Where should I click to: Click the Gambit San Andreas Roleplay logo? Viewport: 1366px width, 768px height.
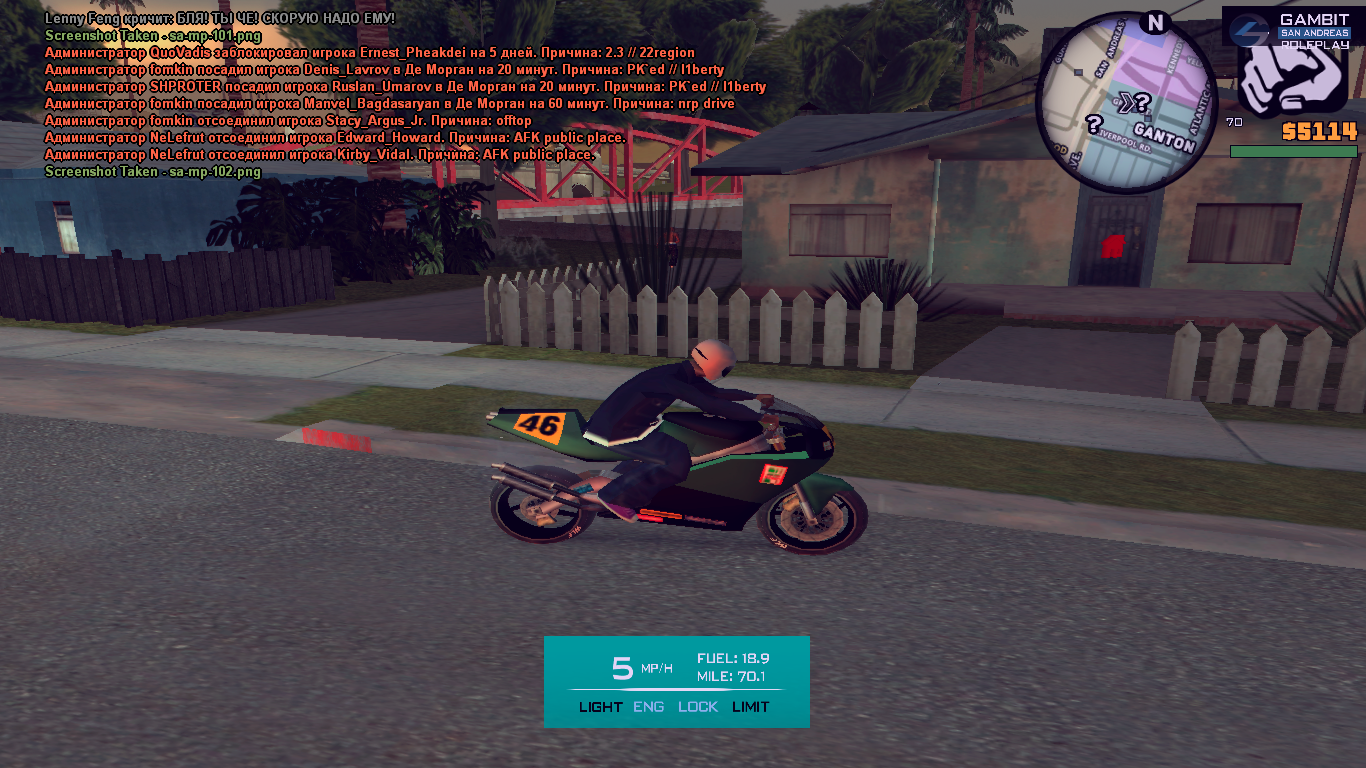point(1288,30)
